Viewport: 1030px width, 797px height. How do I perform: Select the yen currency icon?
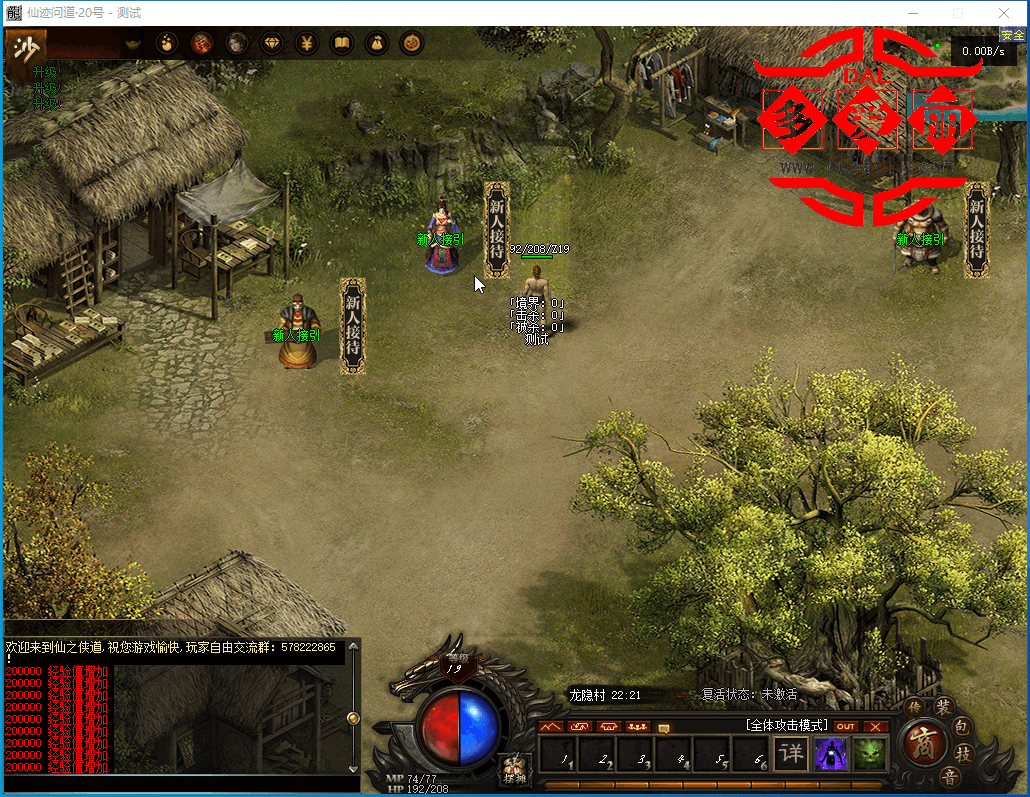(307, 43)
